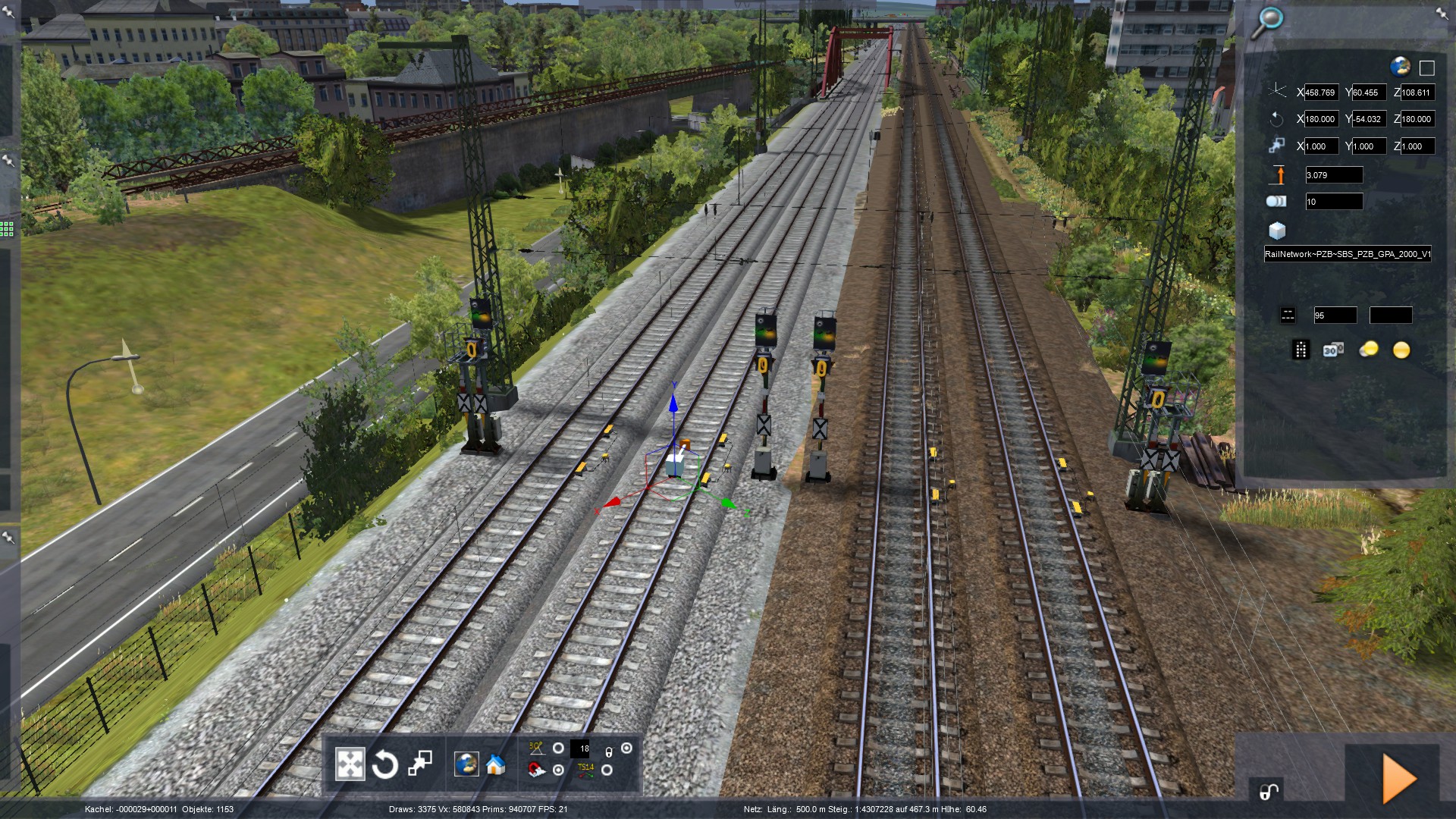Edit the X position field 458.769

coord(1321,93)
